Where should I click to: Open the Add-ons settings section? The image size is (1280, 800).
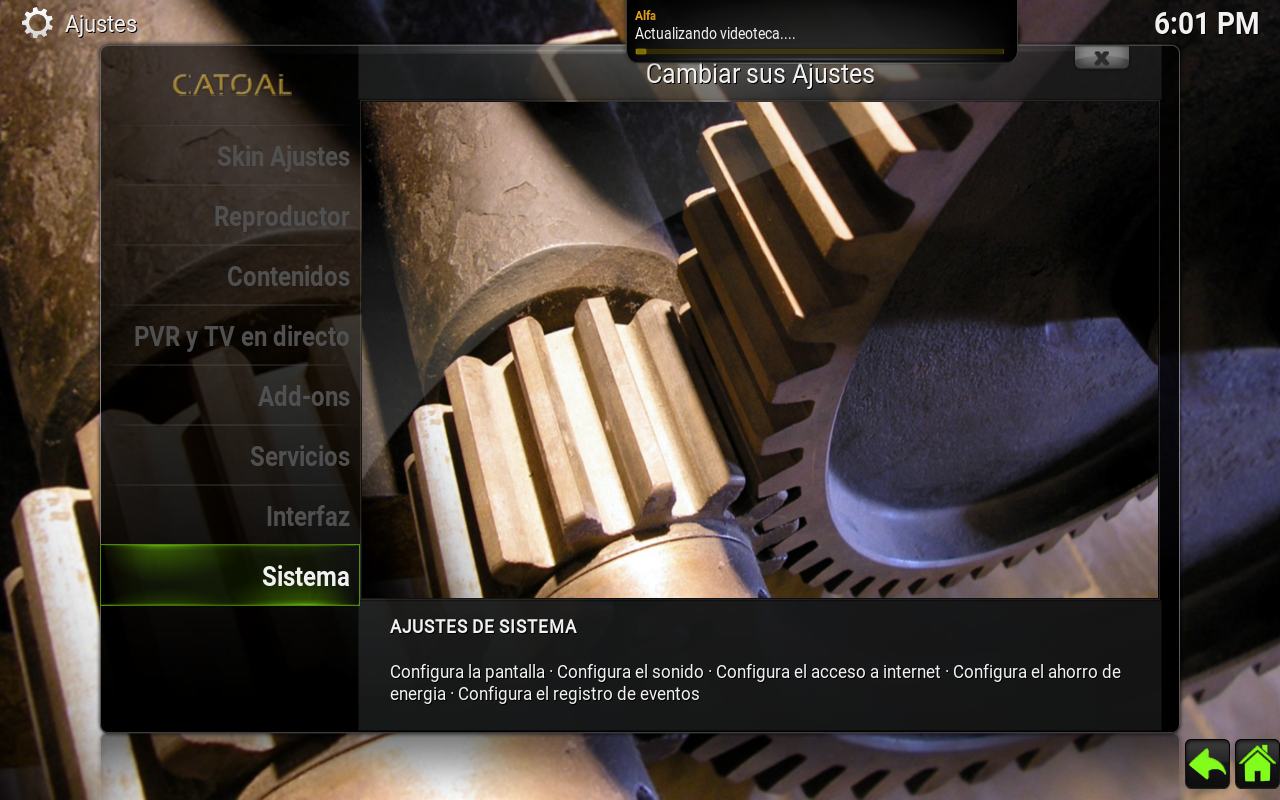[x=303, y=397]
